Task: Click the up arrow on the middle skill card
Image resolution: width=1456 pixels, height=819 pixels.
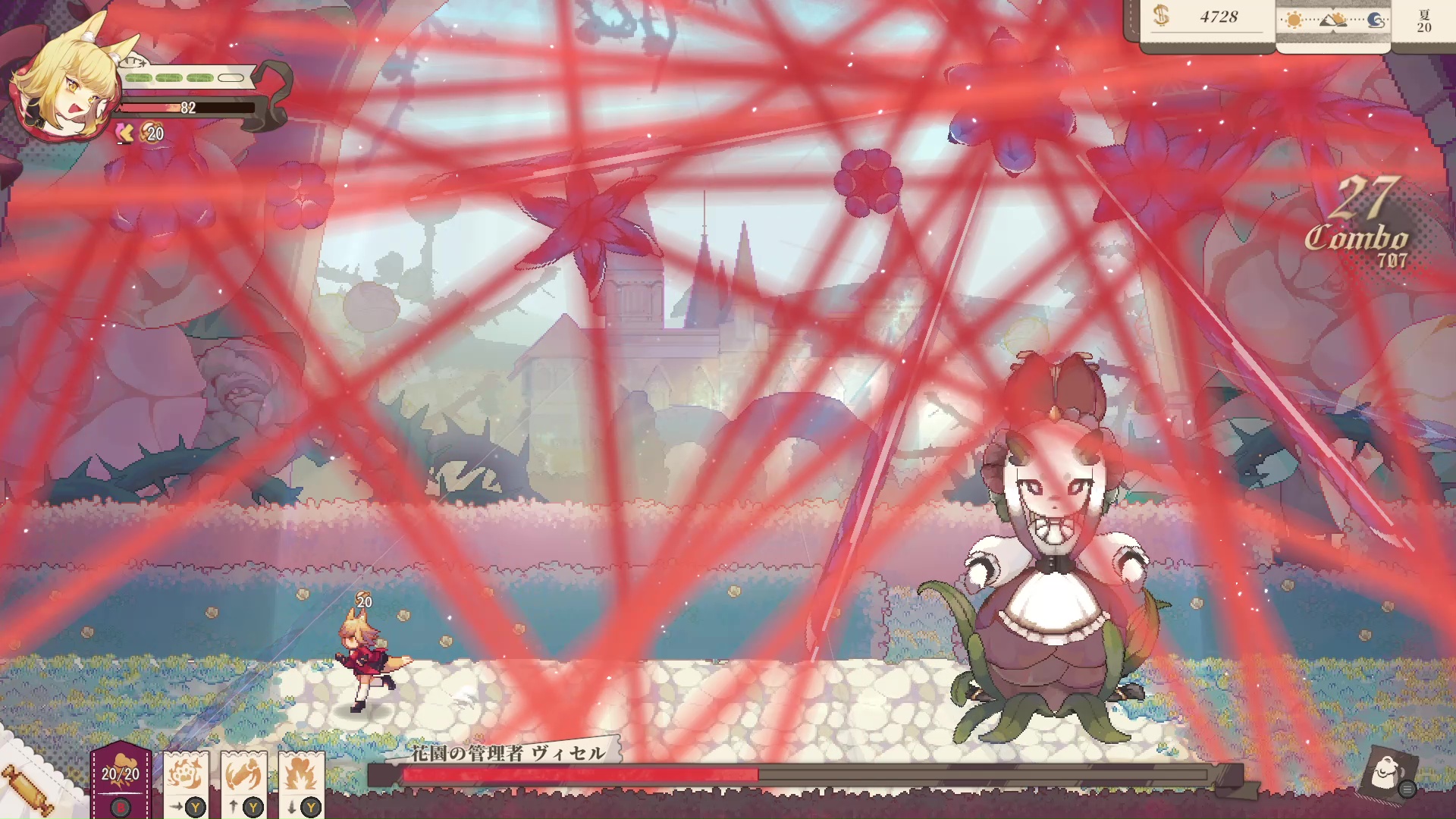Action: click(x=231, y=806)
